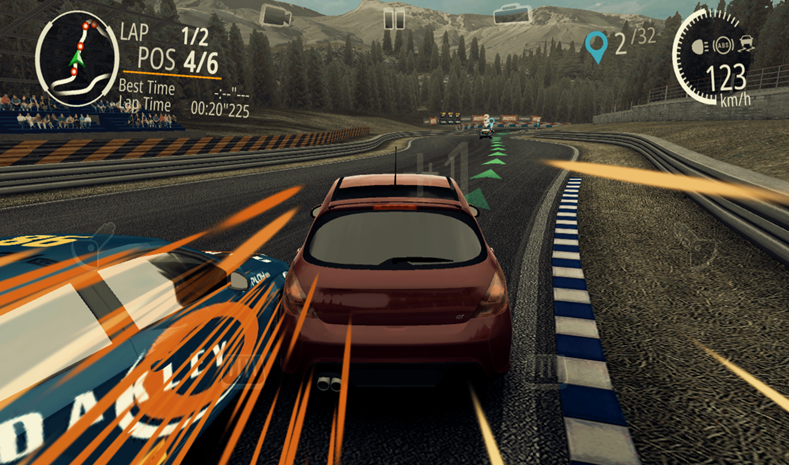
Task: Pause the race
Action: 395,18
